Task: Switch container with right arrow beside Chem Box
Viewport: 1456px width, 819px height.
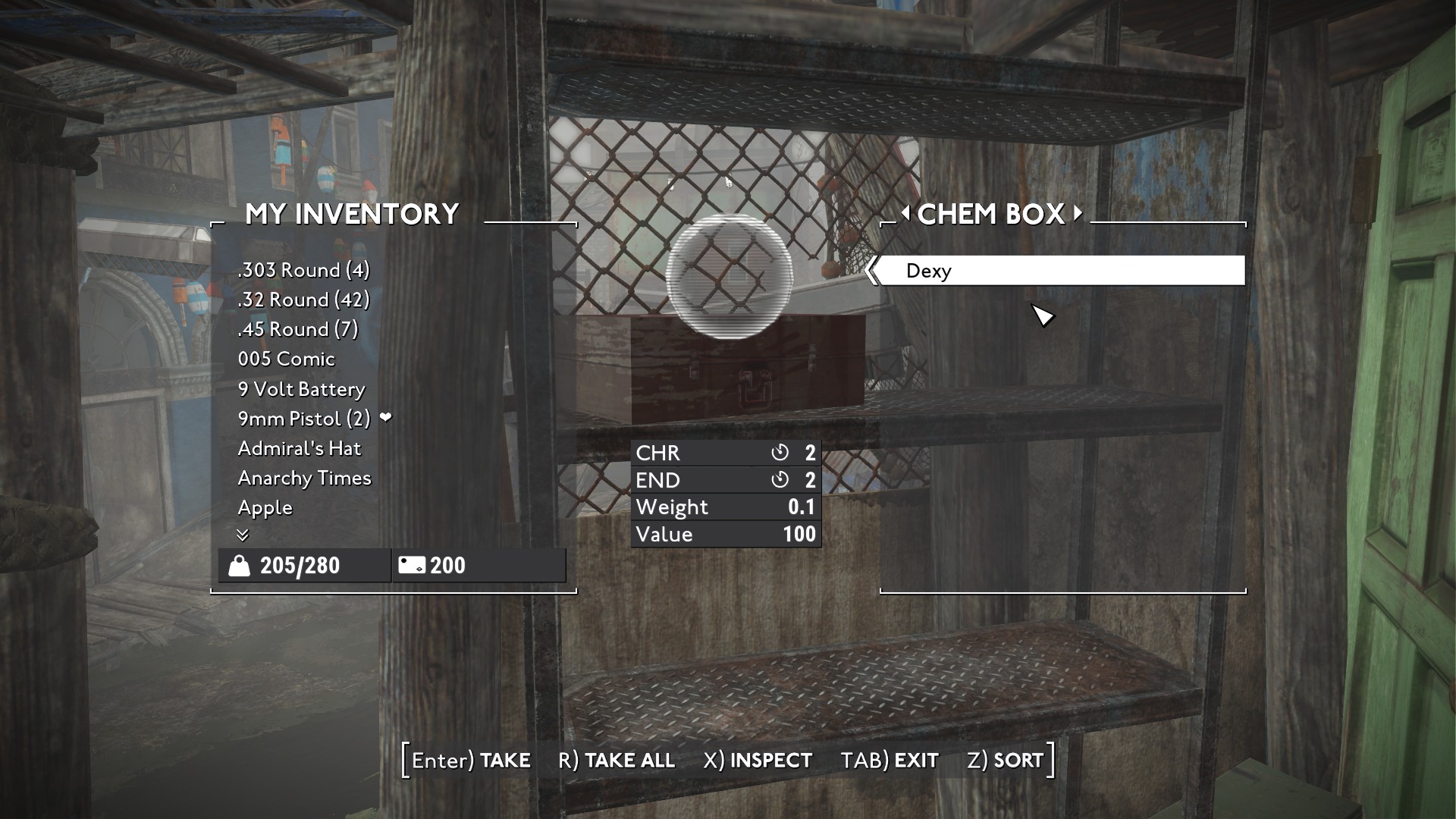Action: pos(1078,214)
